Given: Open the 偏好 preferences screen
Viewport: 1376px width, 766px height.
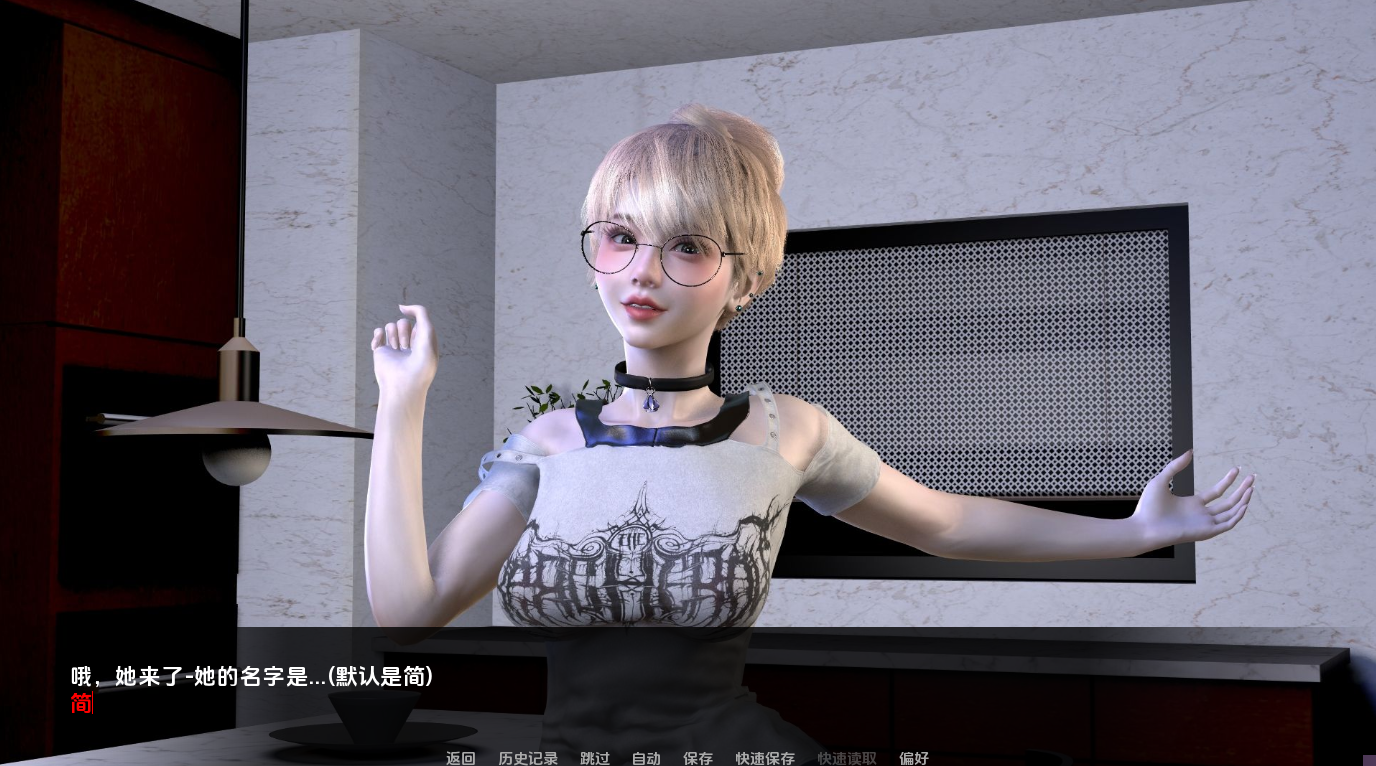Looking at the screenshot, I should tap(913, 759).
